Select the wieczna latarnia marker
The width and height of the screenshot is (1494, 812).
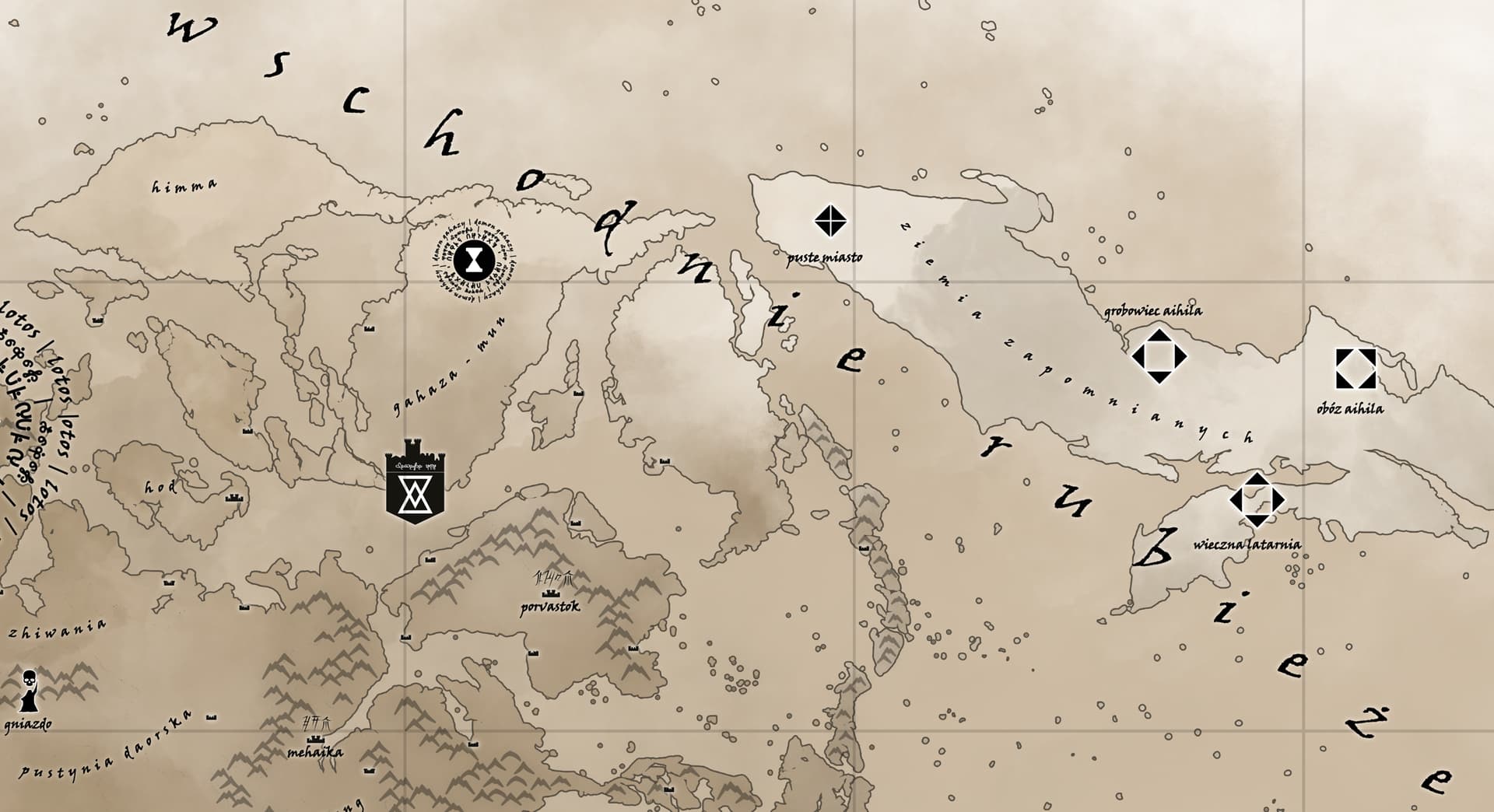point(1257,499)
